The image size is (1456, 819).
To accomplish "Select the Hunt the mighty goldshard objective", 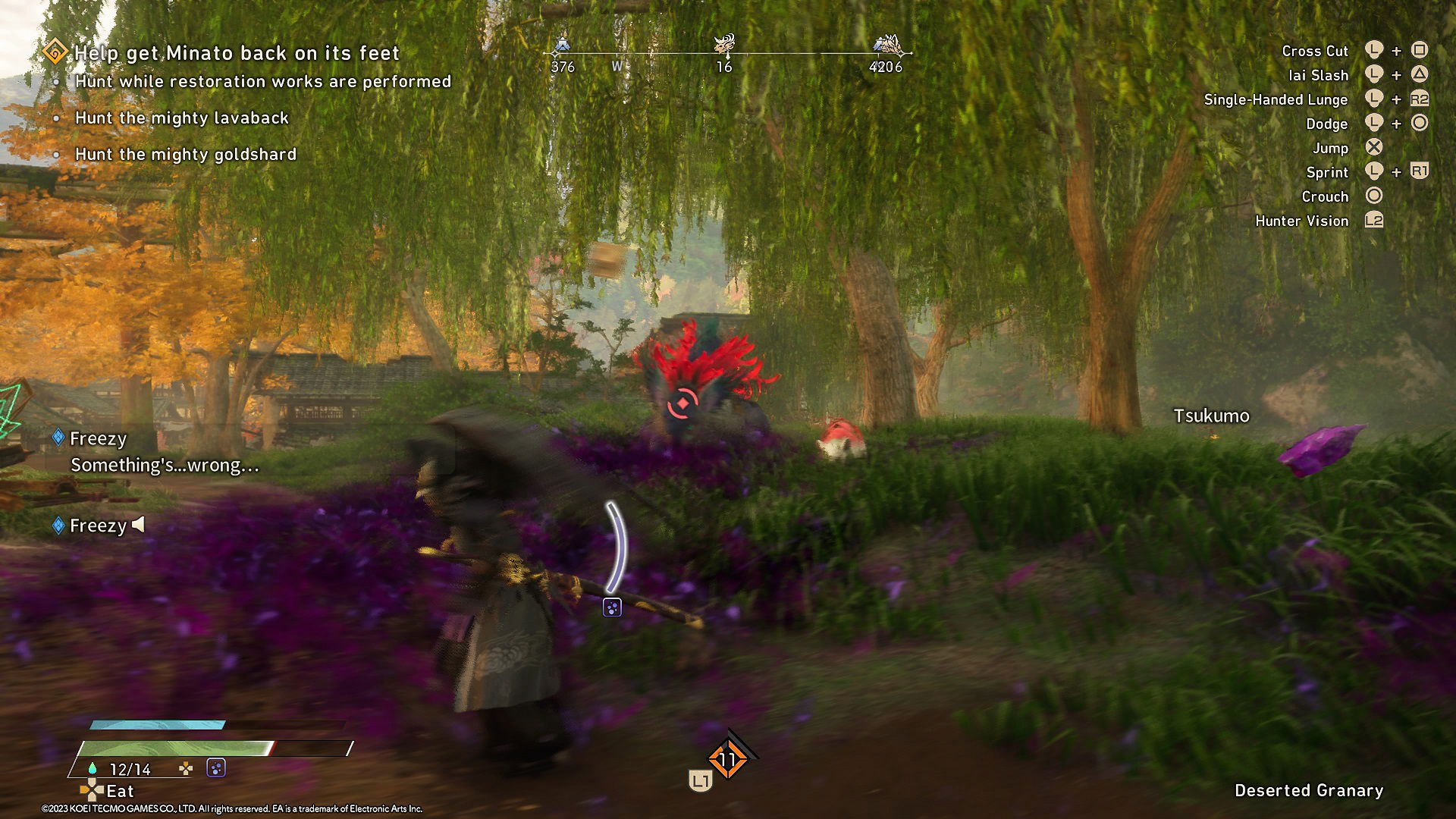I will point(186,155).
